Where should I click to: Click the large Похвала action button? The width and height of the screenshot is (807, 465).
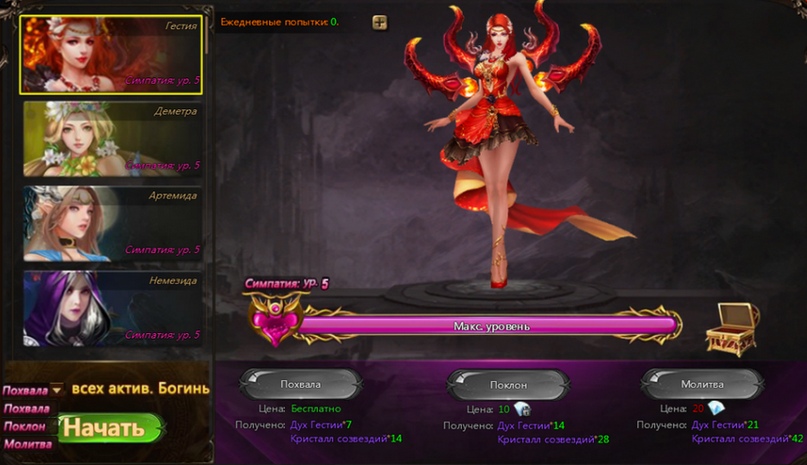click(301, 384)
